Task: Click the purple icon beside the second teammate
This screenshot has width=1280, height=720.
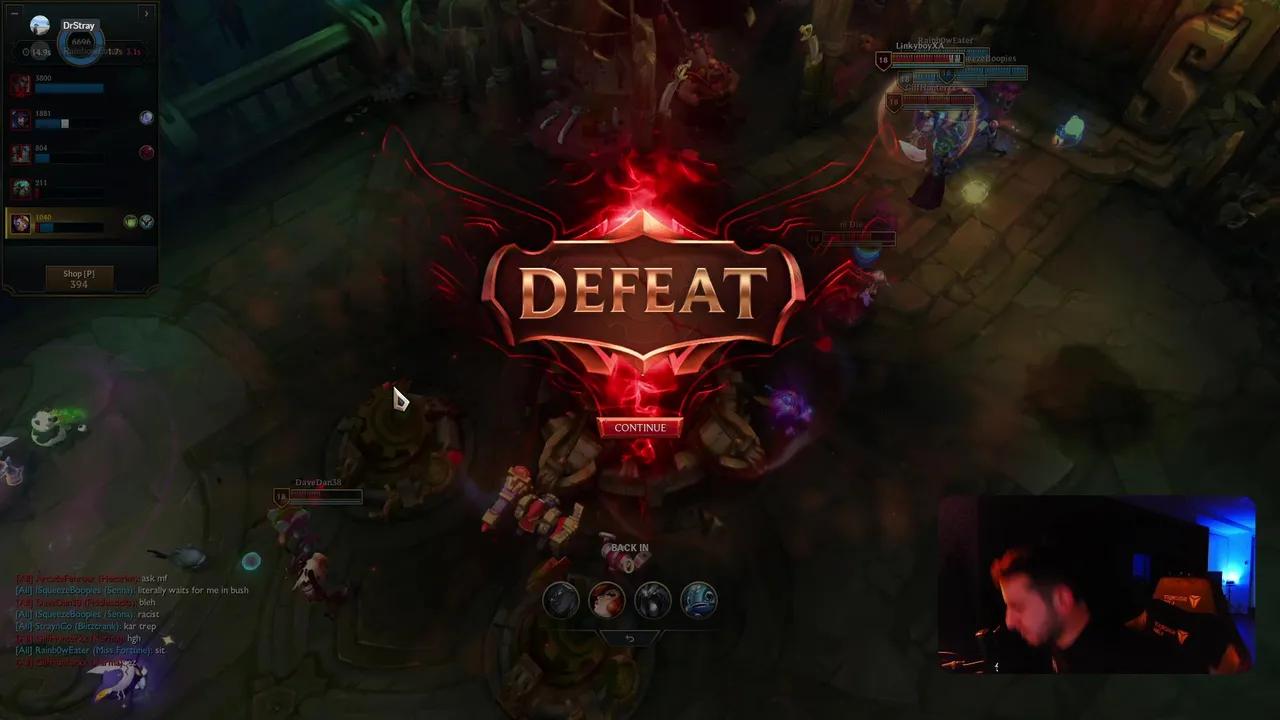Action: pyautogui.click(x=146, y=118)
